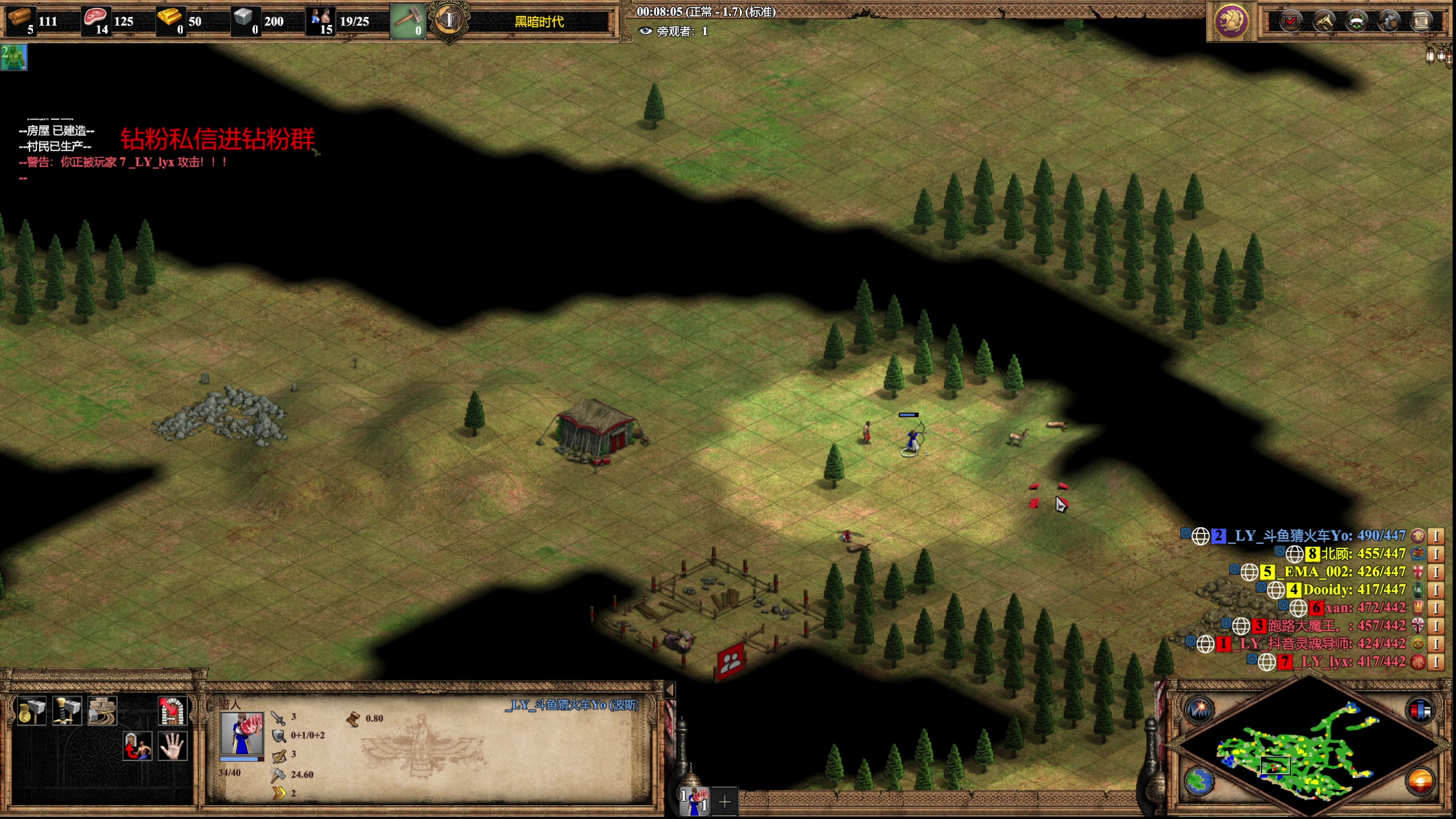The height and width of the screenshot is (819, 1456).
Task: Open the military buildings build menu
Action: (x=67, y=710)
